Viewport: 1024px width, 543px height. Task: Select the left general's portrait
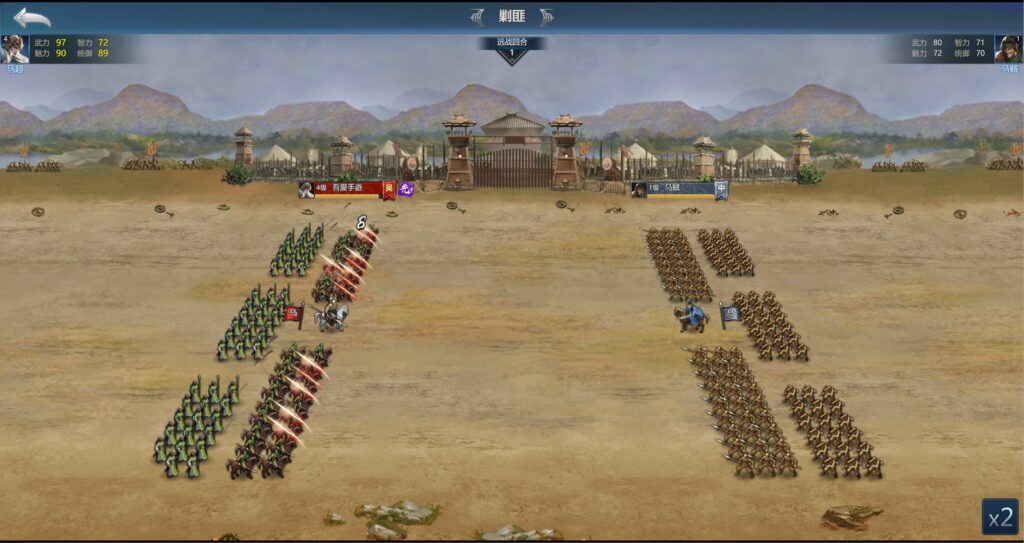[x=14, y=49]
